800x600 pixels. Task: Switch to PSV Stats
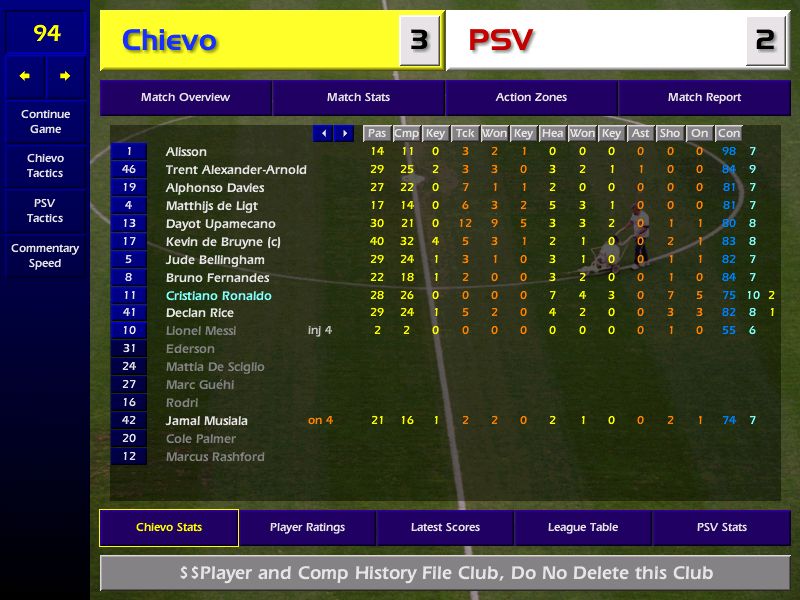point(721,527)
